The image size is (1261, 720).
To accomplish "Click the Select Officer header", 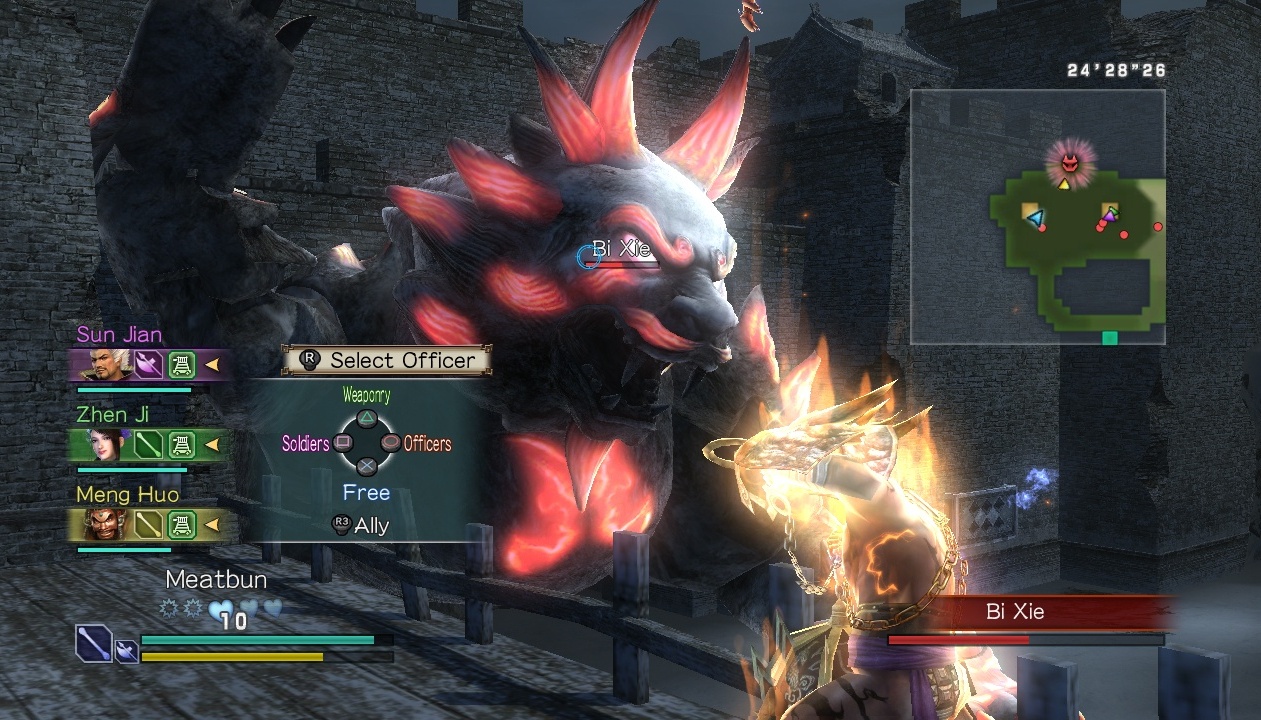I will pos(387,360).
